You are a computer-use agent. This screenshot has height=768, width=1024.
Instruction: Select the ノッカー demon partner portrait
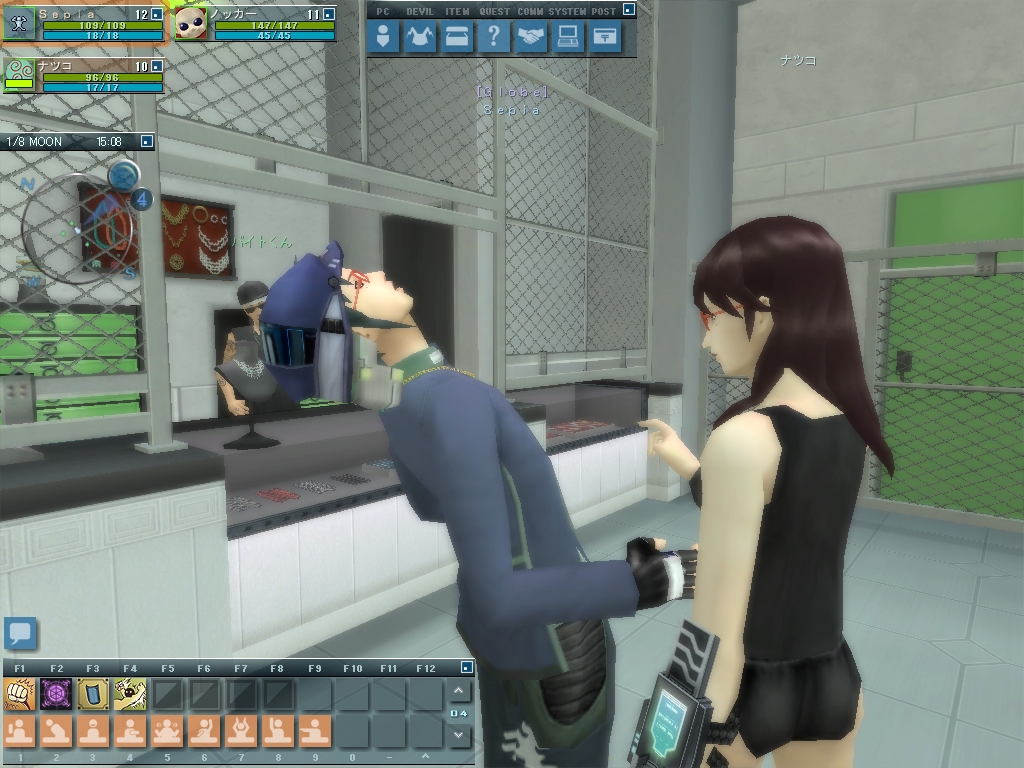tap(191, 24)
